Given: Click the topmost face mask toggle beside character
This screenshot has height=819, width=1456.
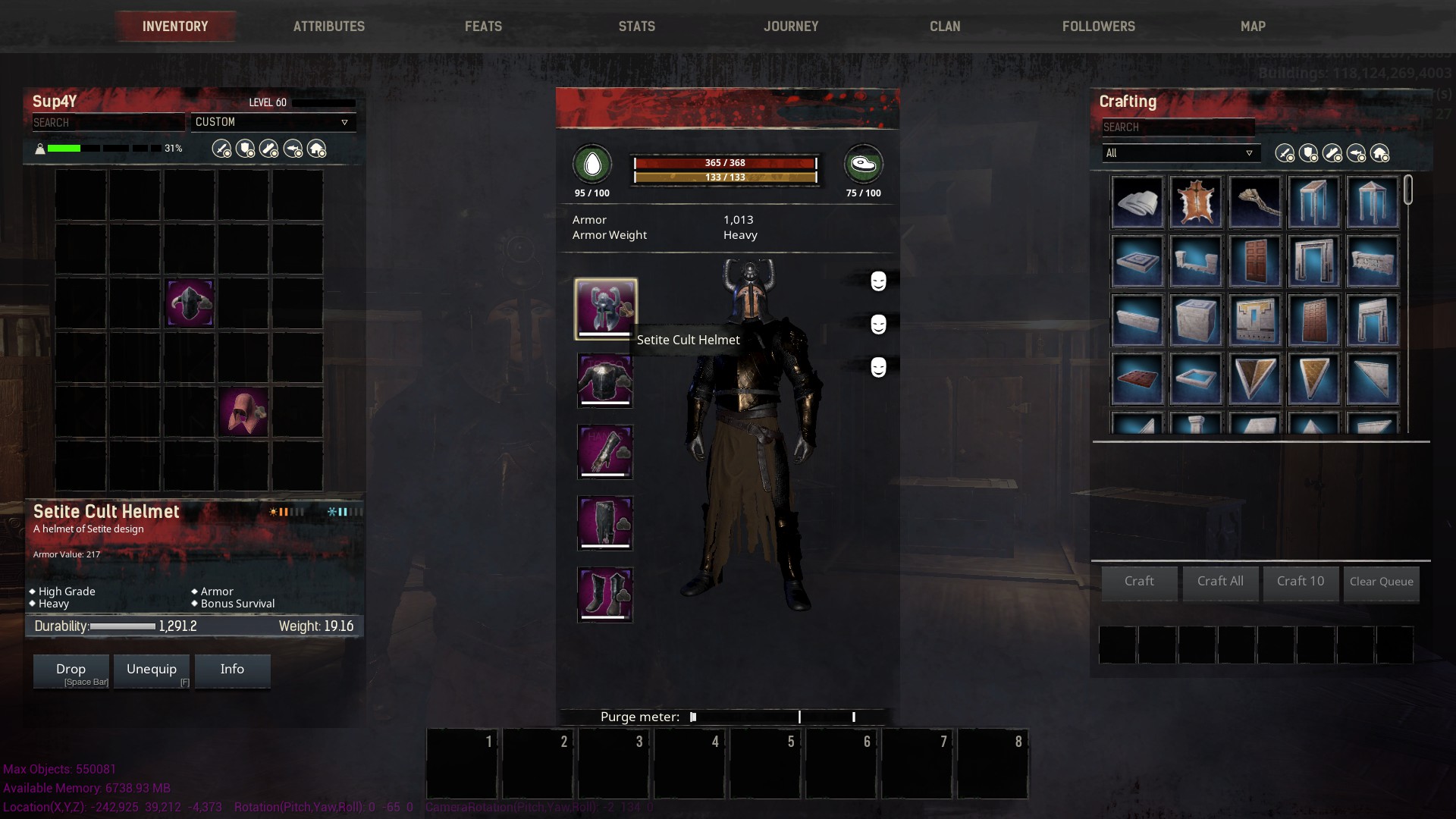Looking at the screenshot, I should tap(878, 281).
